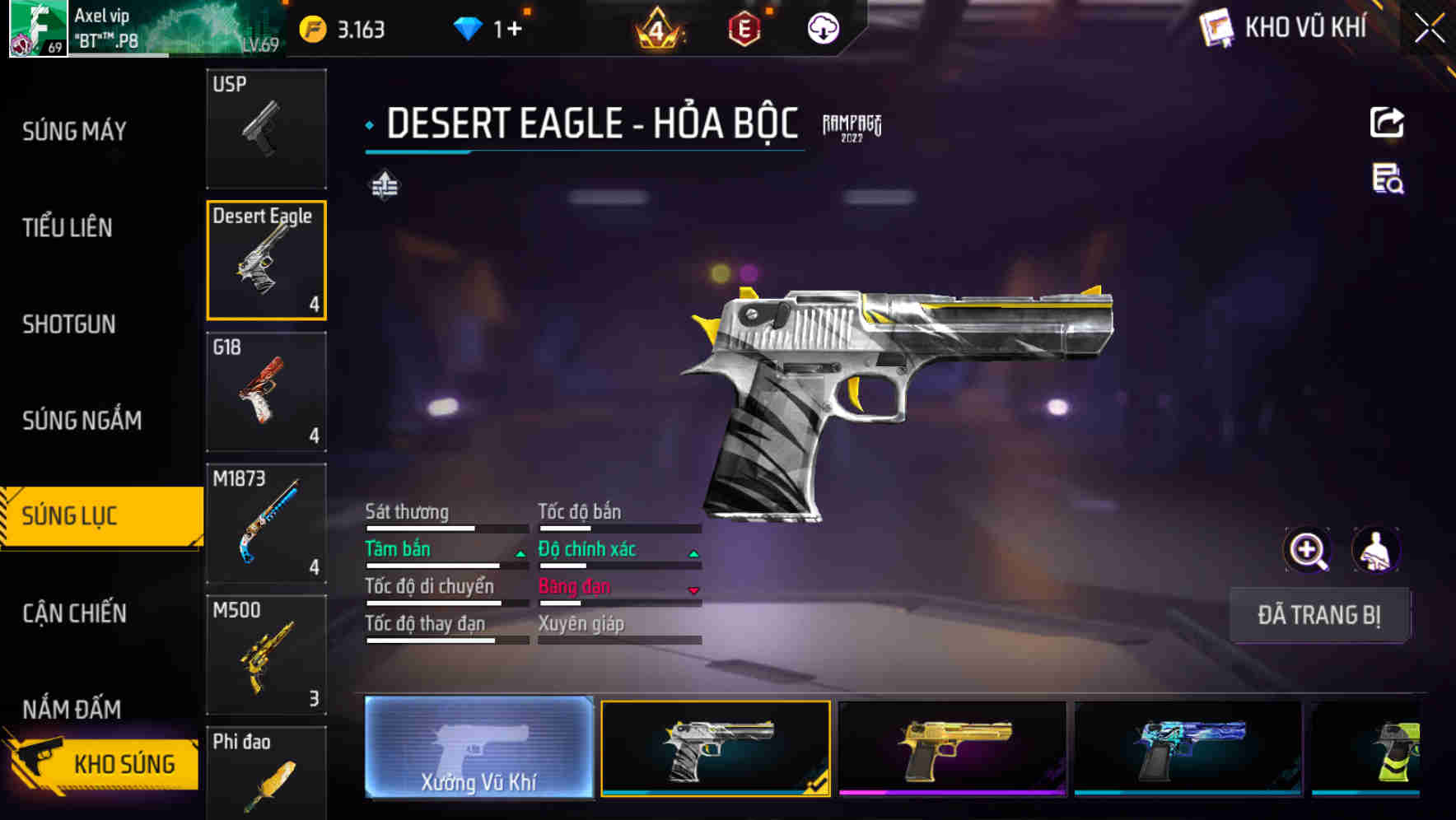Switch to the SÚNG MÁY category
The width and height of the screenshot is (1456, 820).
[x=75, y=131]
